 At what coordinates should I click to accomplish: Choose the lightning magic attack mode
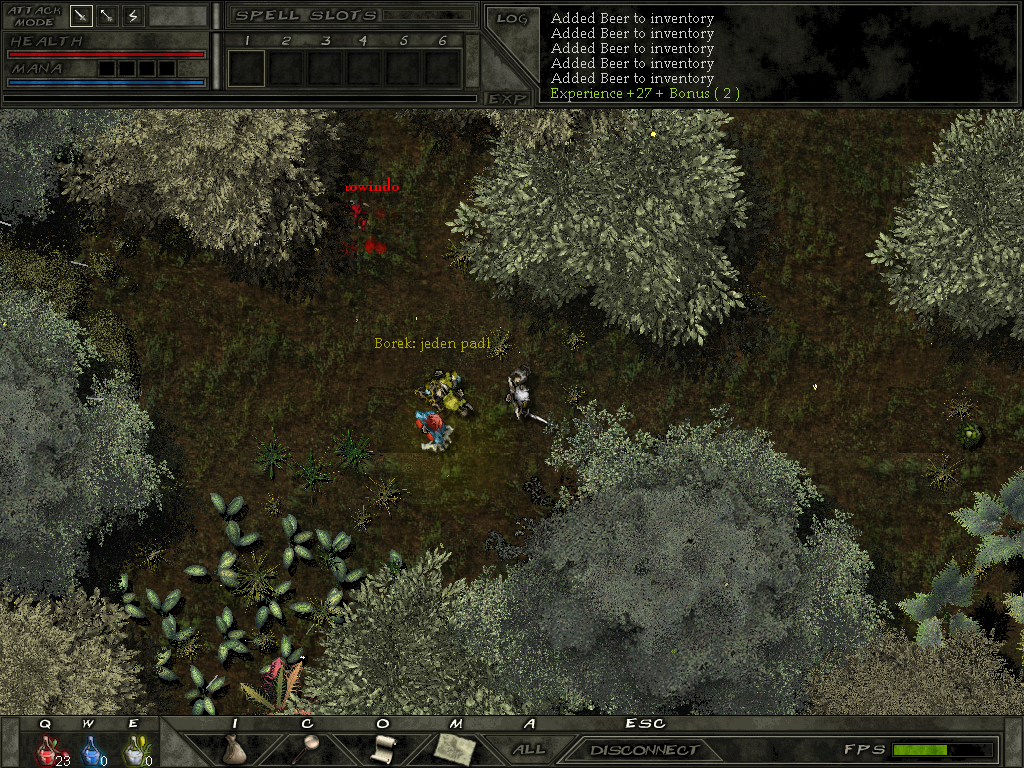(133, 16)
